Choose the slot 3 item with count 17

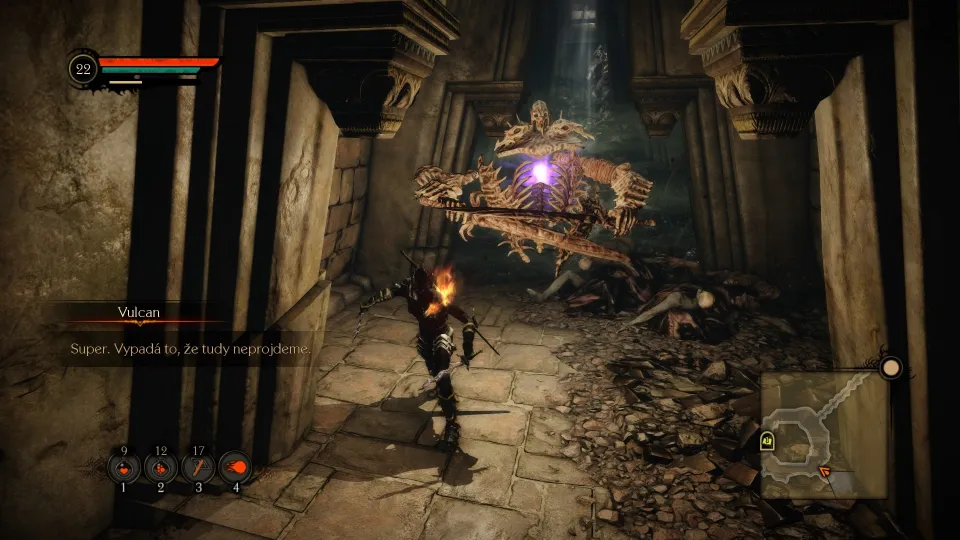tap(198, 467)
